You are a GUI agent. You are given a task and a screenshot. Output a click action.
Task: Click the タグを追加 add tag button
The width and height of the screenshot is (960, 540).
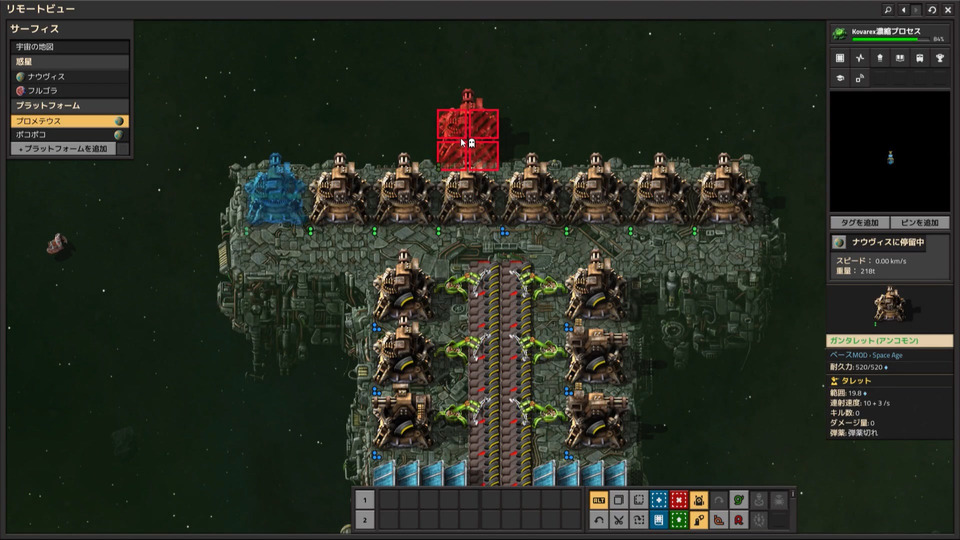(859, 222)
